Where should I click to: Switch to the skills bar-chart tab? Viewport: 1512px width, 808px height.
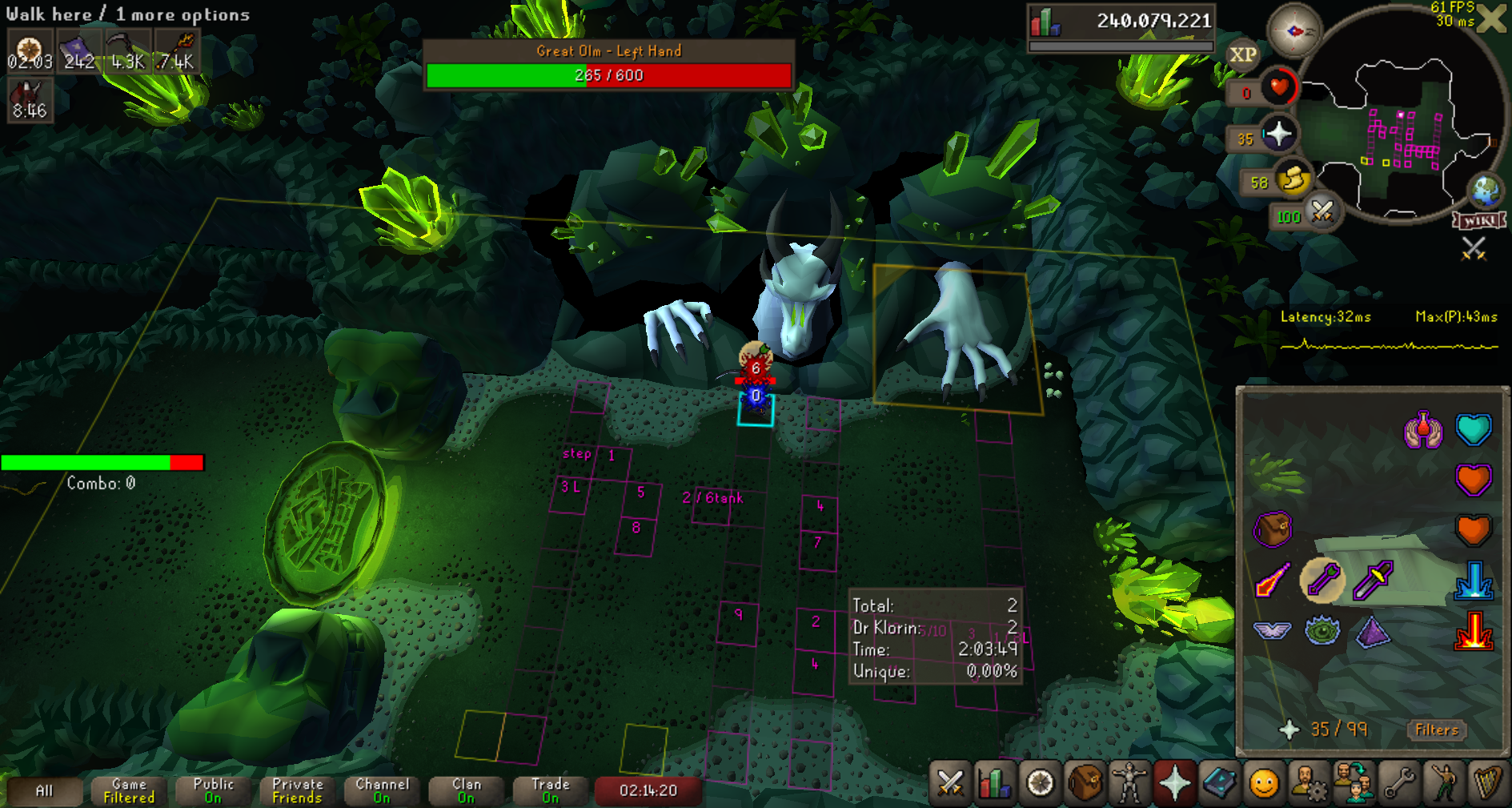pyautogui.click(x=995, y=783)
